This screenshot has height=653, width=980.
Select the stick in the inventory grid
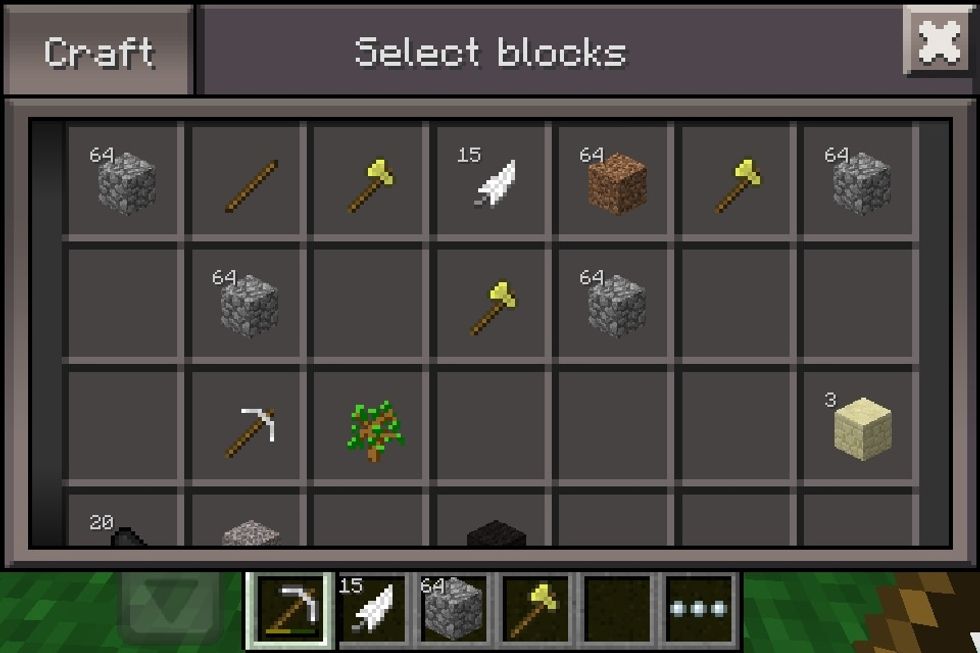251,185
